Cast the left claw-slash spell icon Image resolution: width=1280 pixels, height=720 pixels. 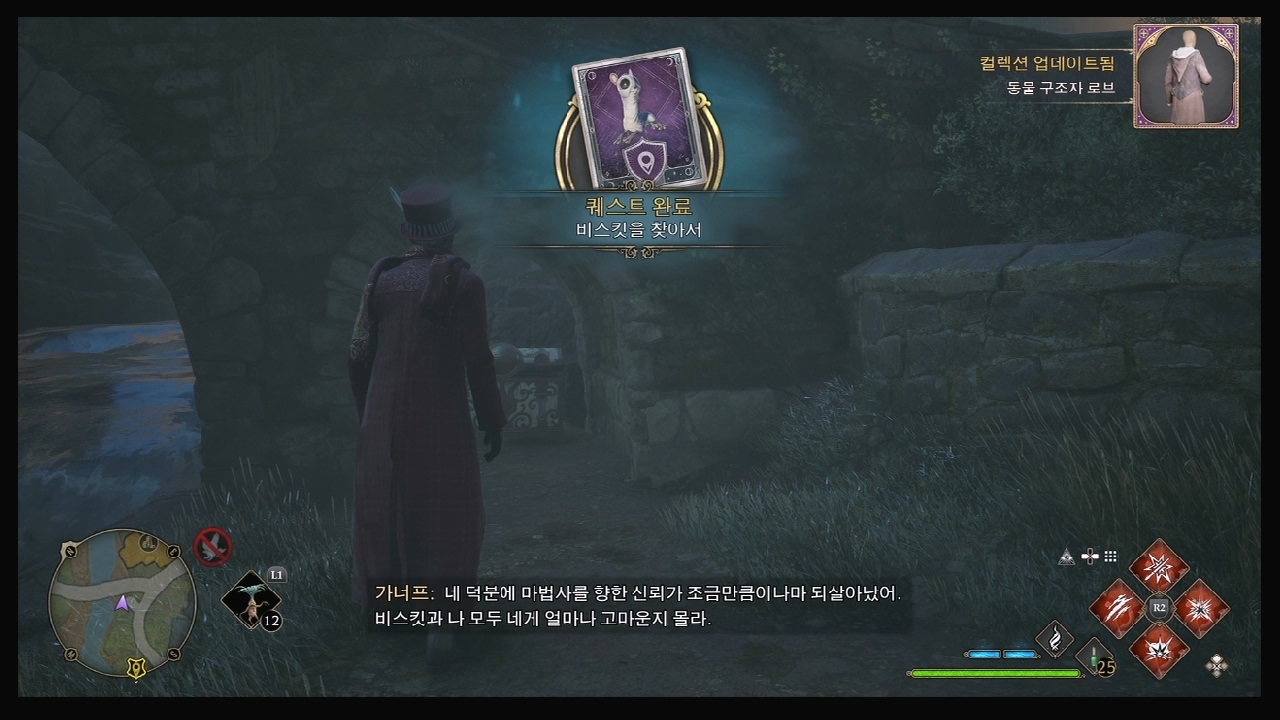pyautogui.click(x=1119, y=609)
